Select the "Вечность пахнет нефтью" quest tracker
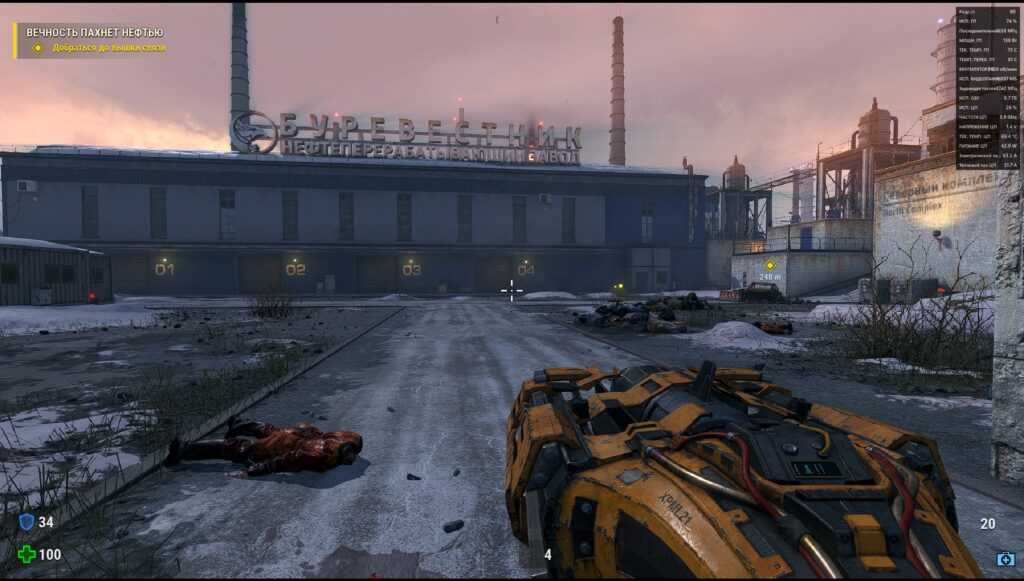1024x581 pixels. pos(94,32)
